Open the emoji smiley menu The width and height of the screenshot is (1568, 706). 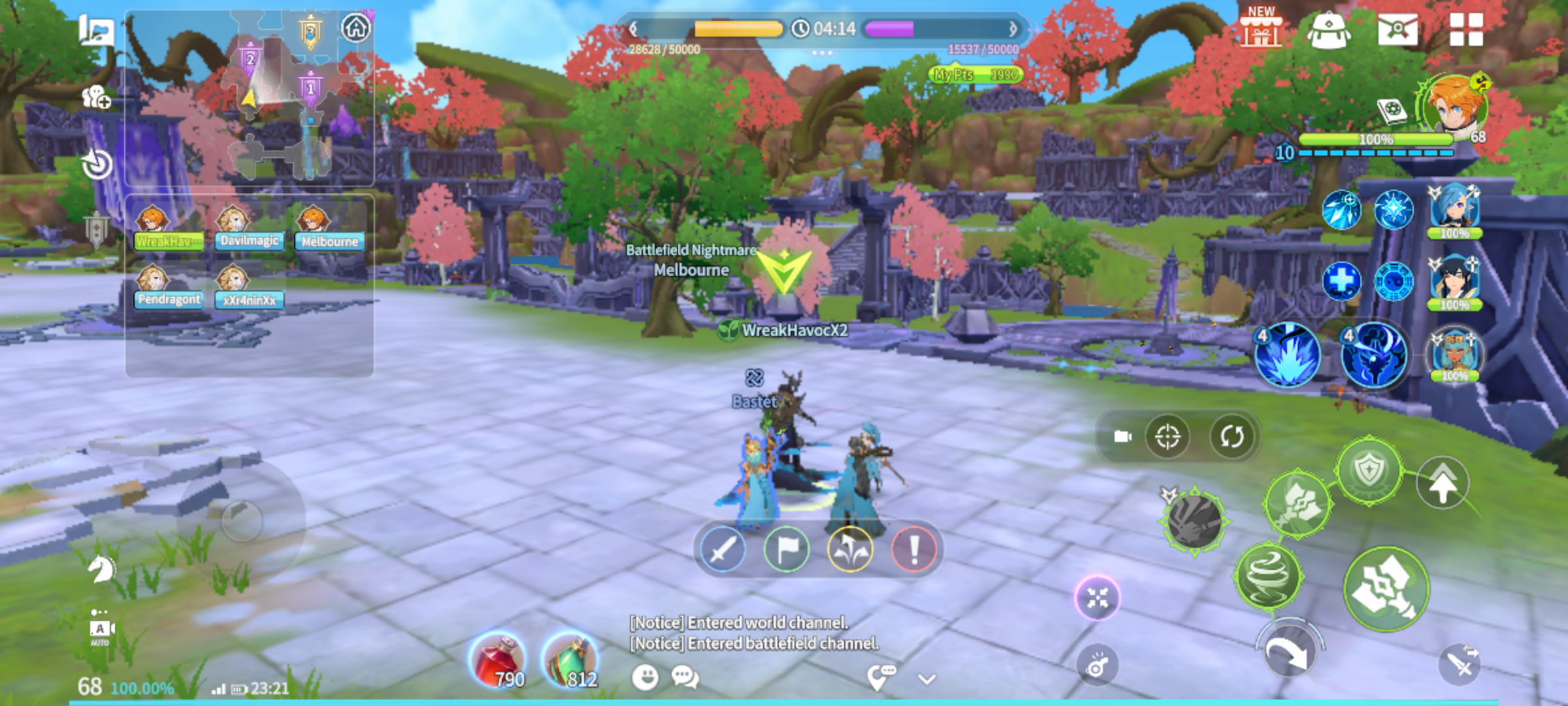pos(645,678)
